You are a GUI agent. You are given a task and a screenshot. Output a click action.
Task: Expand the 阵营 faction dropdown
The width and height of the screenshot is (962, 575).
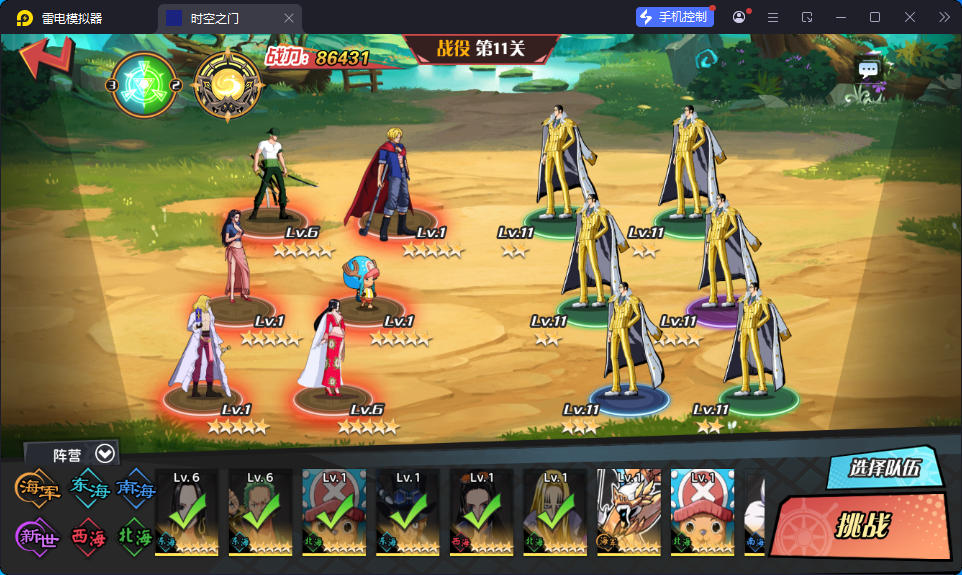(x=105, y=454)
